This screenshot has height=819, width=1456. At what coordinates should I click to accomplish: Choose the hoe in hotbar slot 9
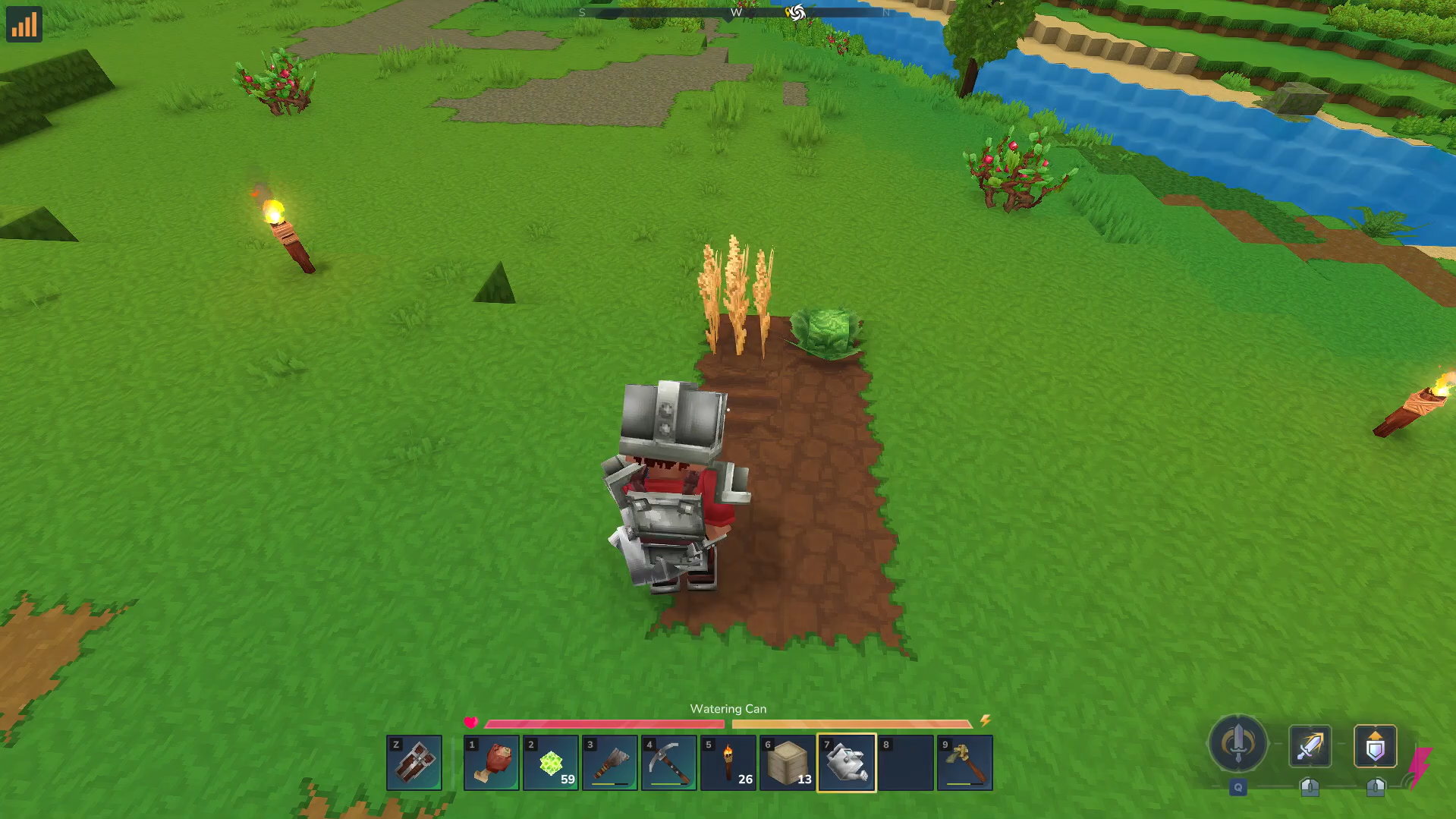964,763
